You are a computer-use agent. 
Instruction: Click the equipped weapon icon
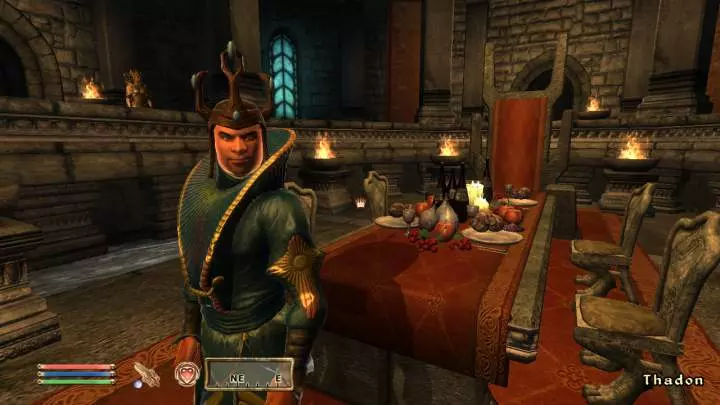point(146,375)
